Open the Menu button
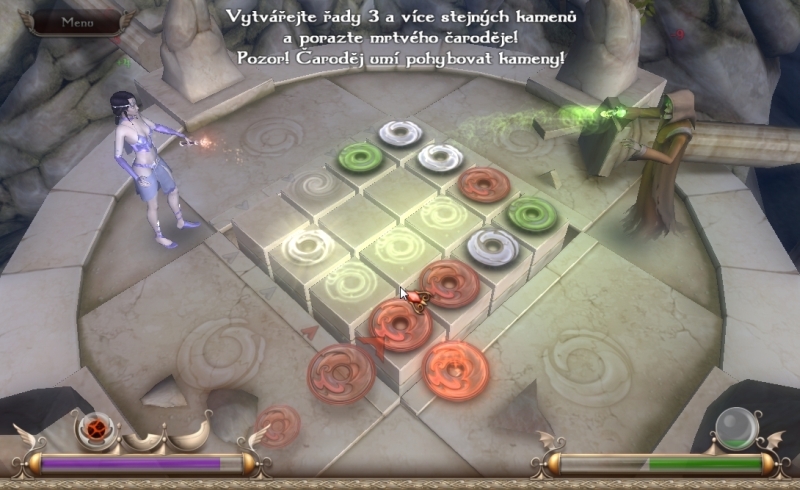 77,22
